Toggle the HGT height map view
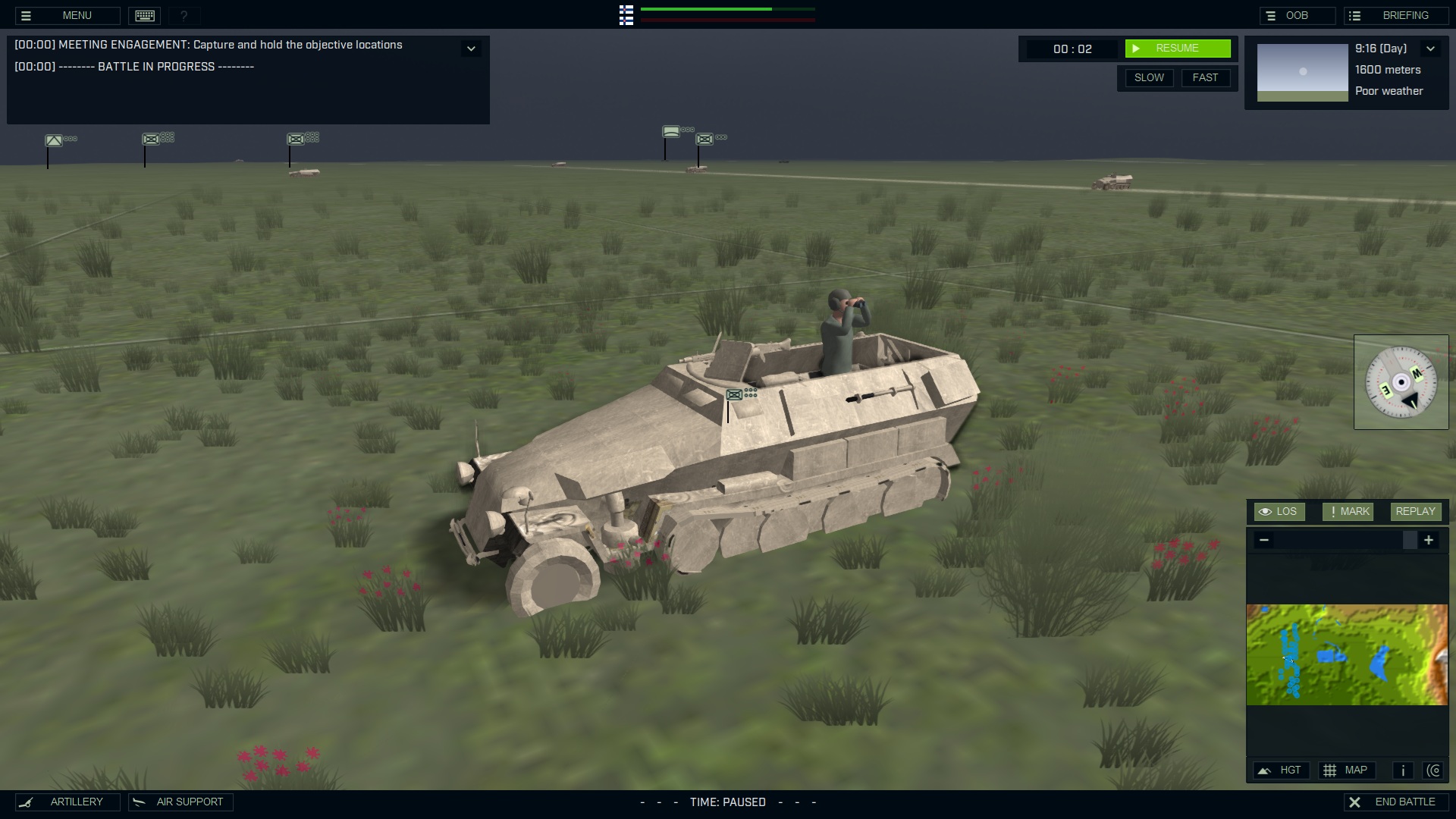The image size is (1456, 819). (x=1281, y=770)
